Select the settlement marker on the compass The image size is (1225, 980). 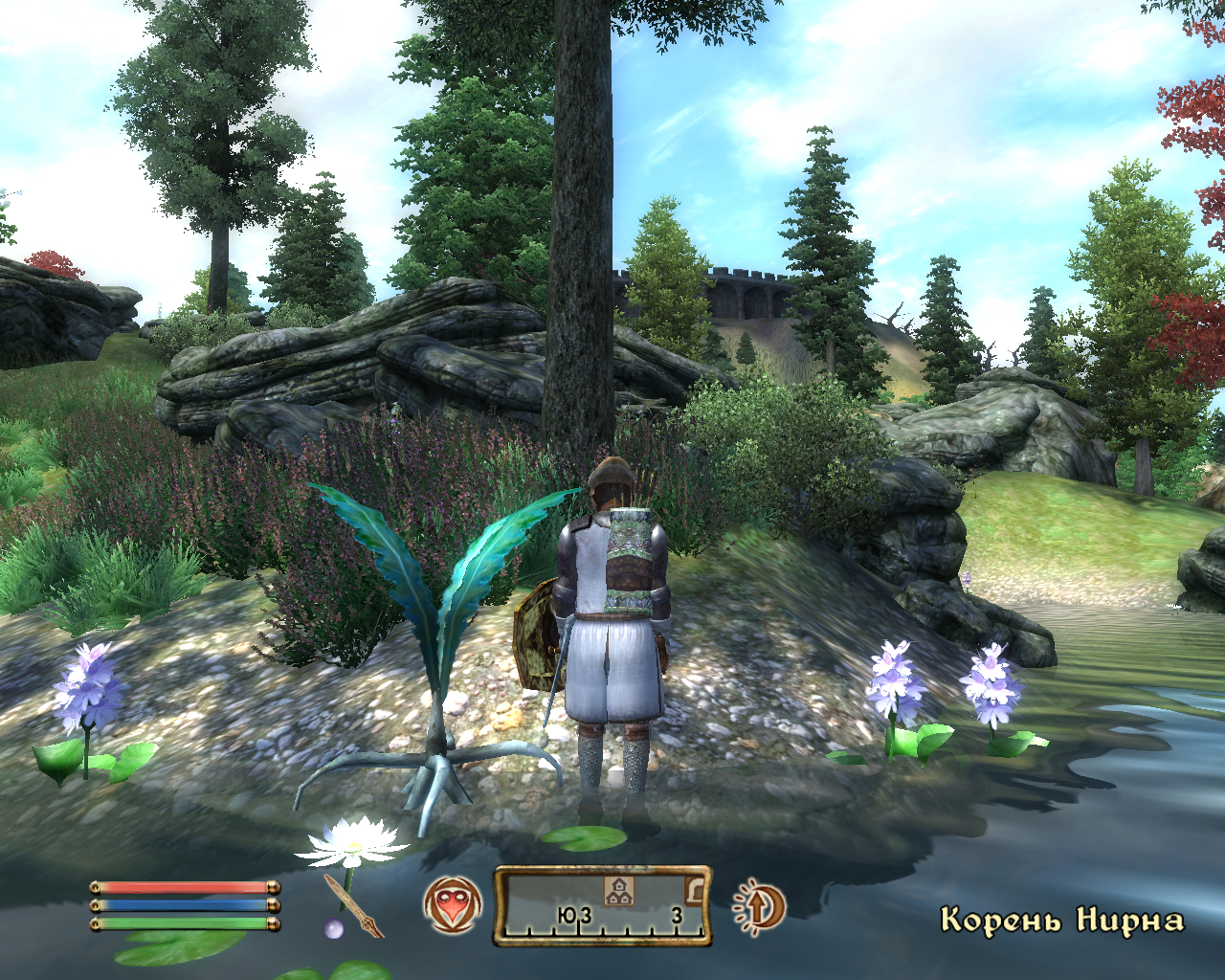[x=619, y=891]
